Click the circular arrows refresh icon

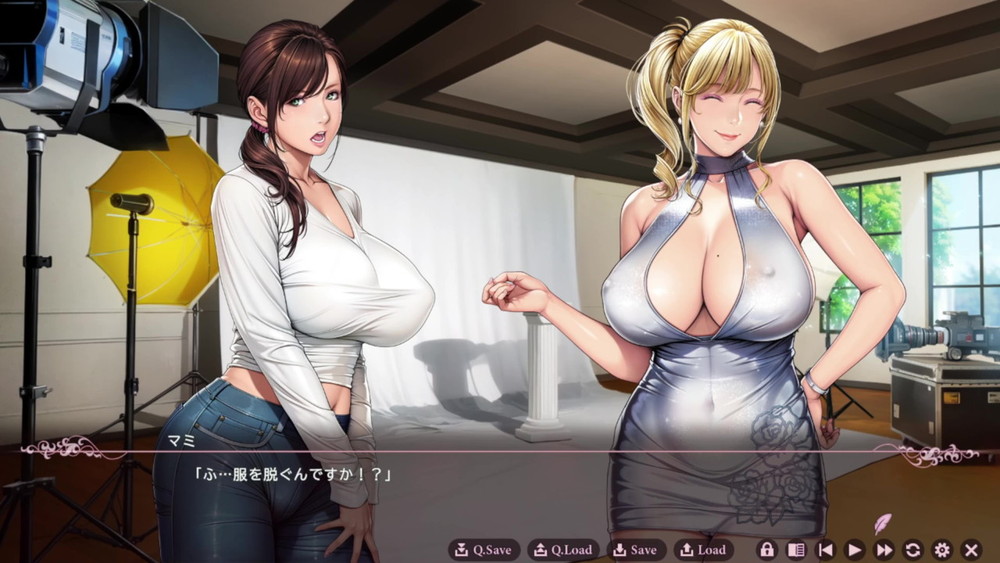pyautogui.click(x=912, y=549)
